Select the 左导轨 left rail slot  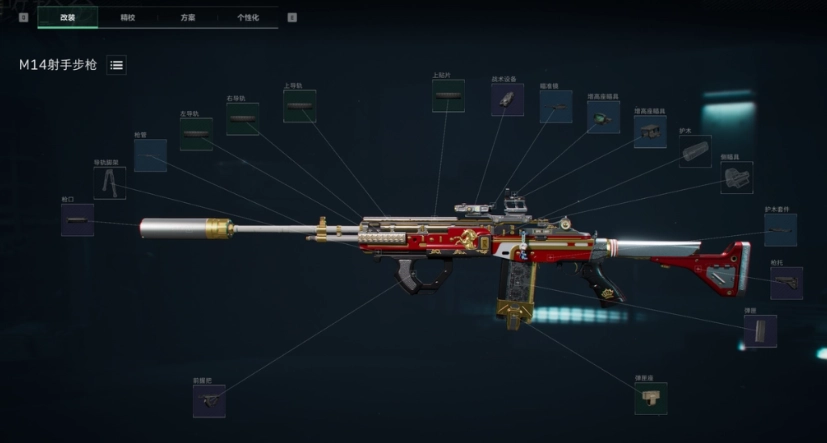coord(195,135)
